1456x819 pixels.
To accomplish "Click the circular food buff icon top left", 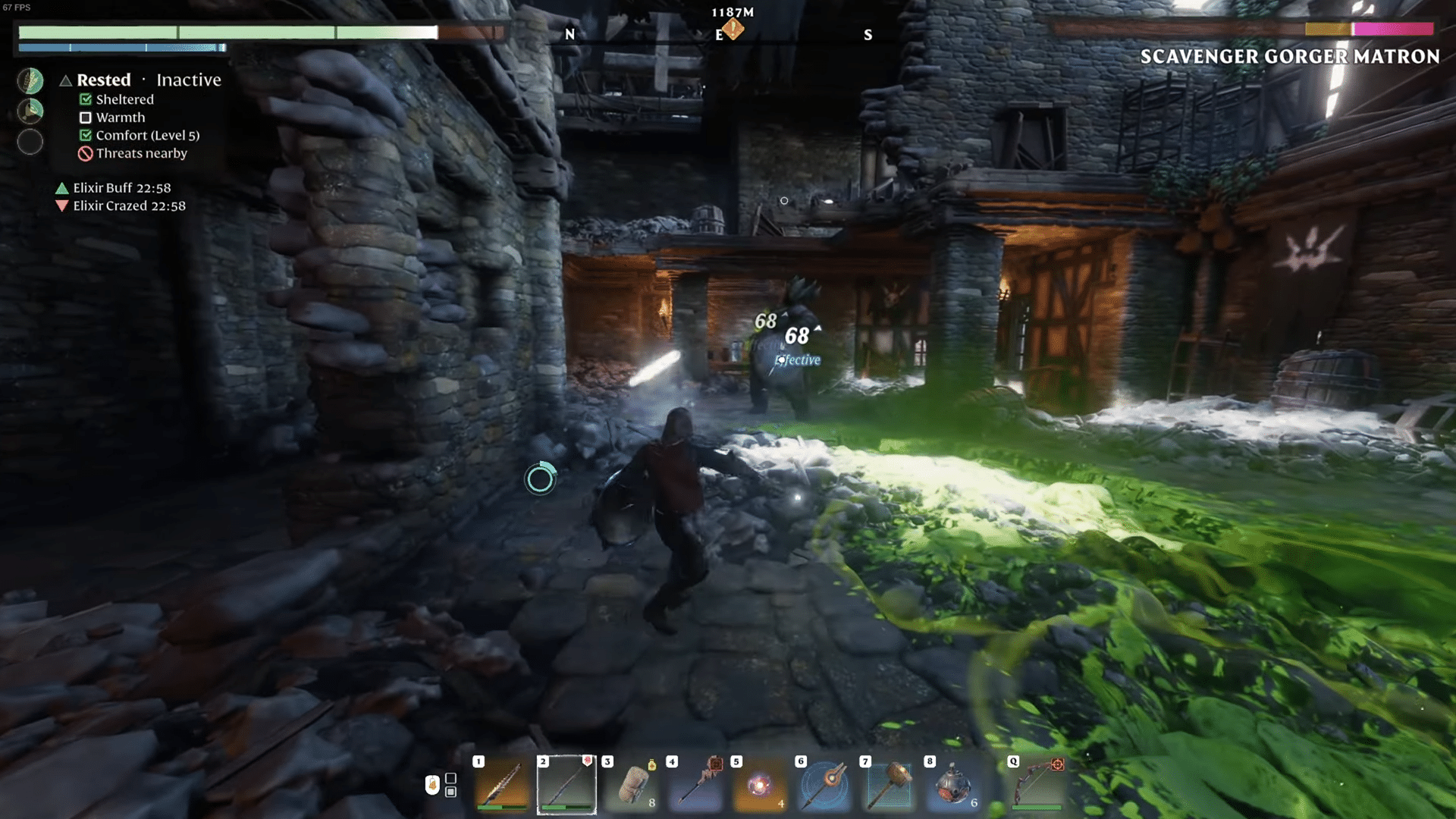I will [x=30, y=80].
